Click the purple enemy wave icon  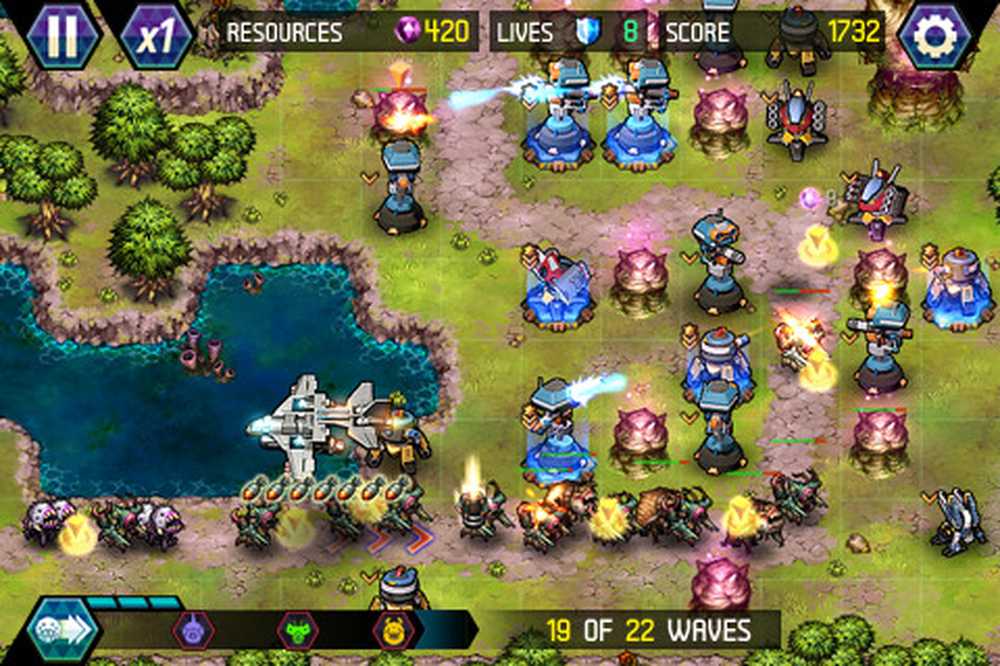(193, 630)
